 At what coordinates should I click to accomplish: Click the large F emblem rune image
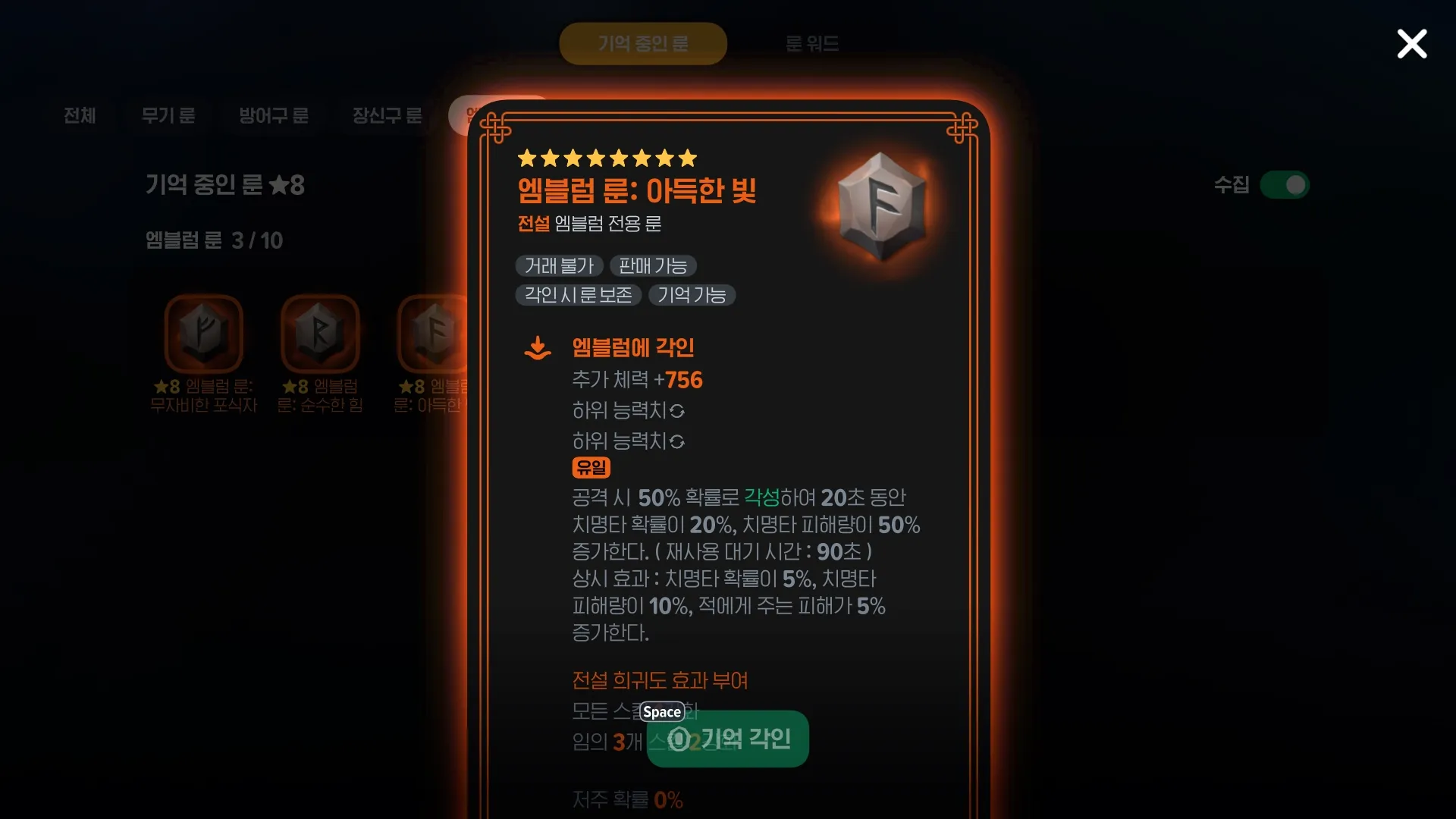click(881, 207)
